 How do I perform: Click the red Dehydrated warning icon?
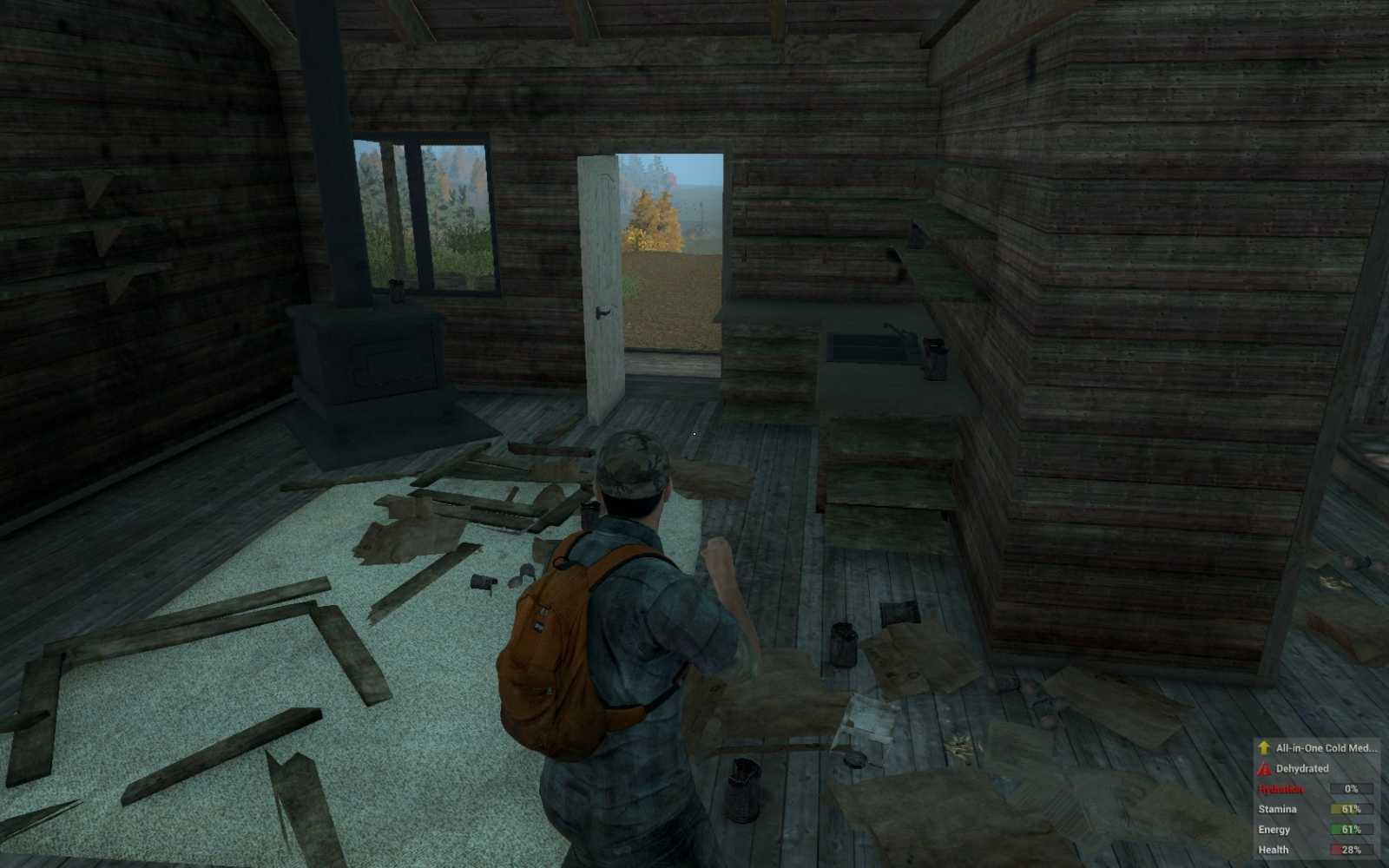point(1263,768)
